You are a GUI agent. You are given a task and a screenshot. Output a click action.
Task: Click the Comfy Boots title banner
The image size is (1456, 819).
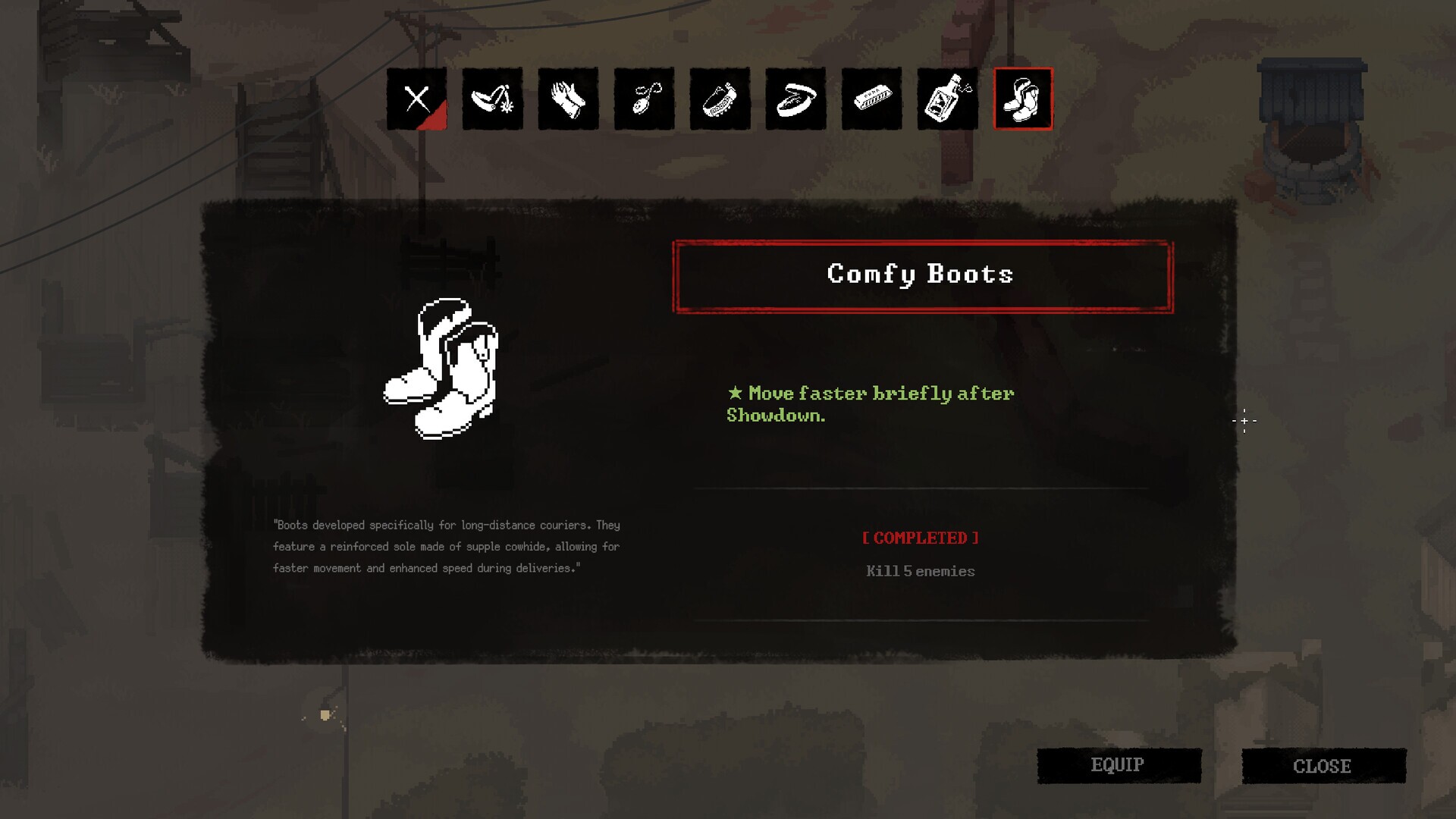(x=920, y=275)
